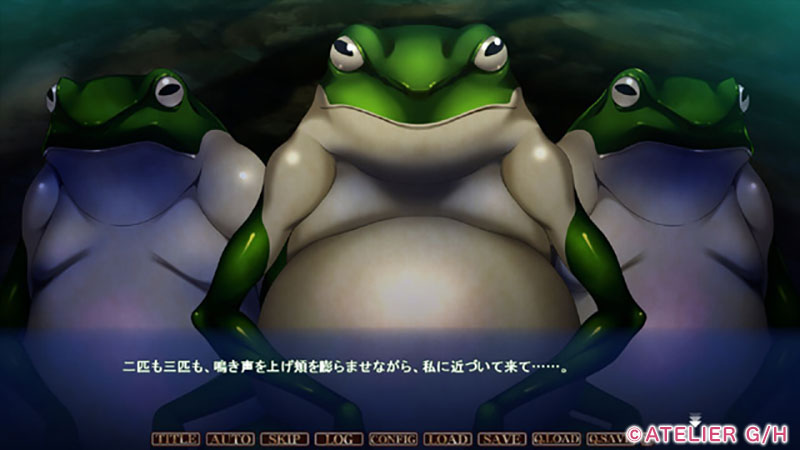Screen dimensions: 800x450
Task: Open the CONFIG settings
Action: coord(393,438)
